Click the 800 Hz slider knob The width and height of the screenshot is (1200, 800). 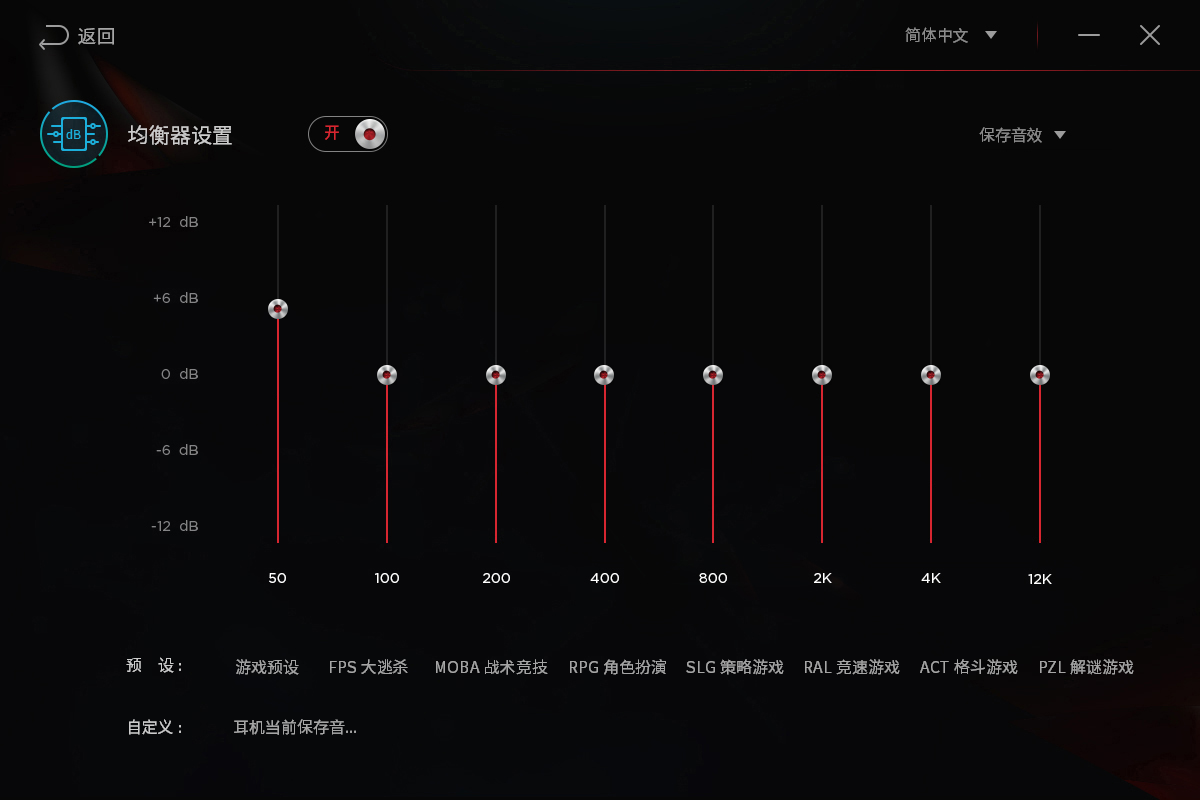point(713,375)
